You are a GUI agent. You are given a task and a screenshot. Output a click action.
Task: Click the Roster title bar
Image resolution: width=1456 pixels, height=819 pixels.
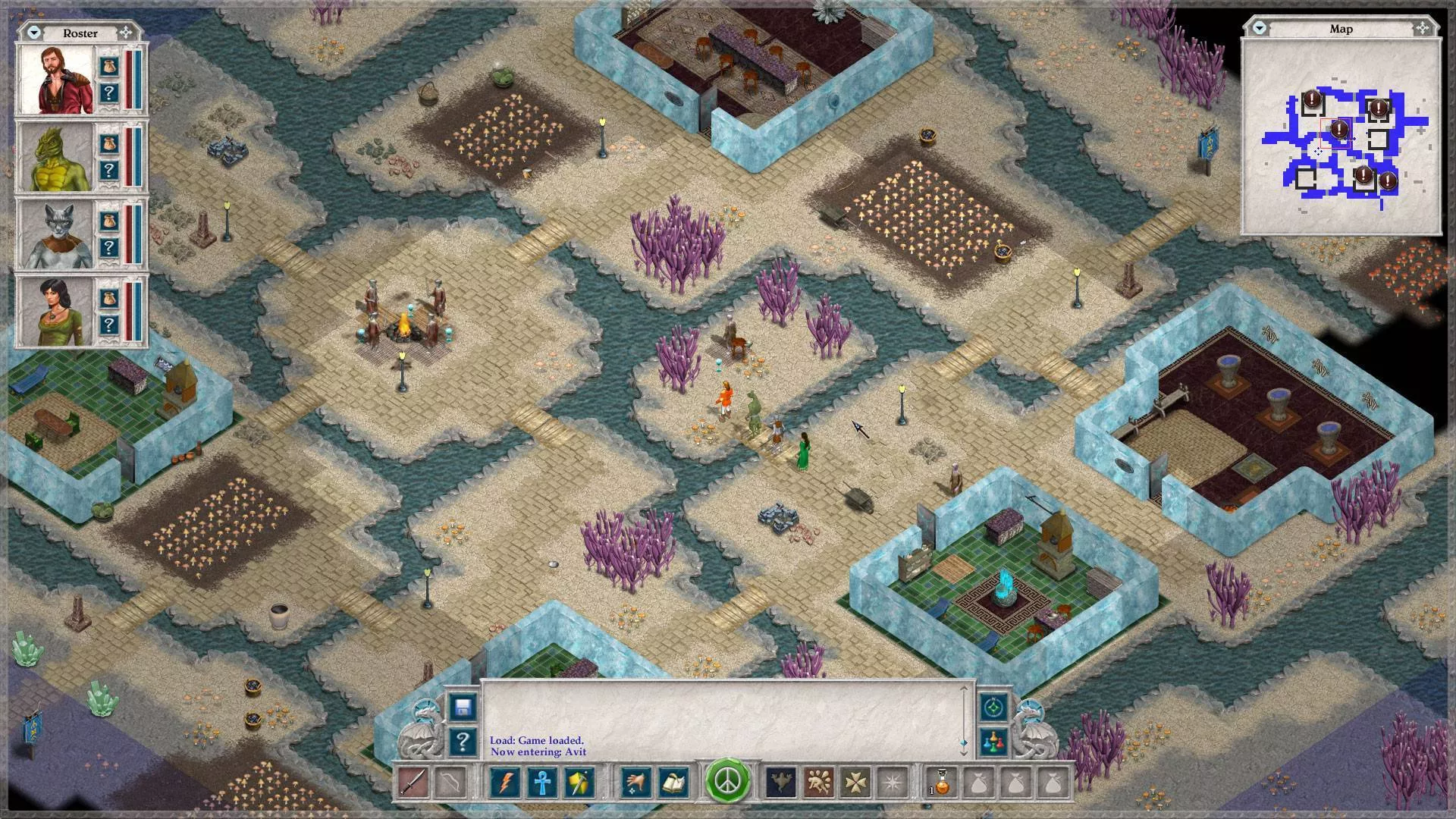80,33
